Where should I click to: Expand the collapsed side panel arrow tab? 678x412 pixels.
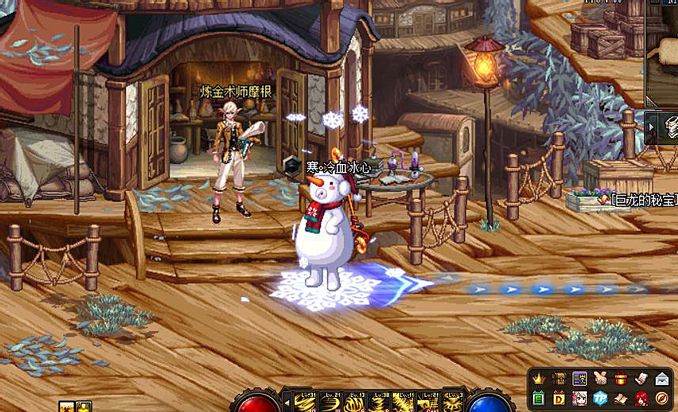651,127
